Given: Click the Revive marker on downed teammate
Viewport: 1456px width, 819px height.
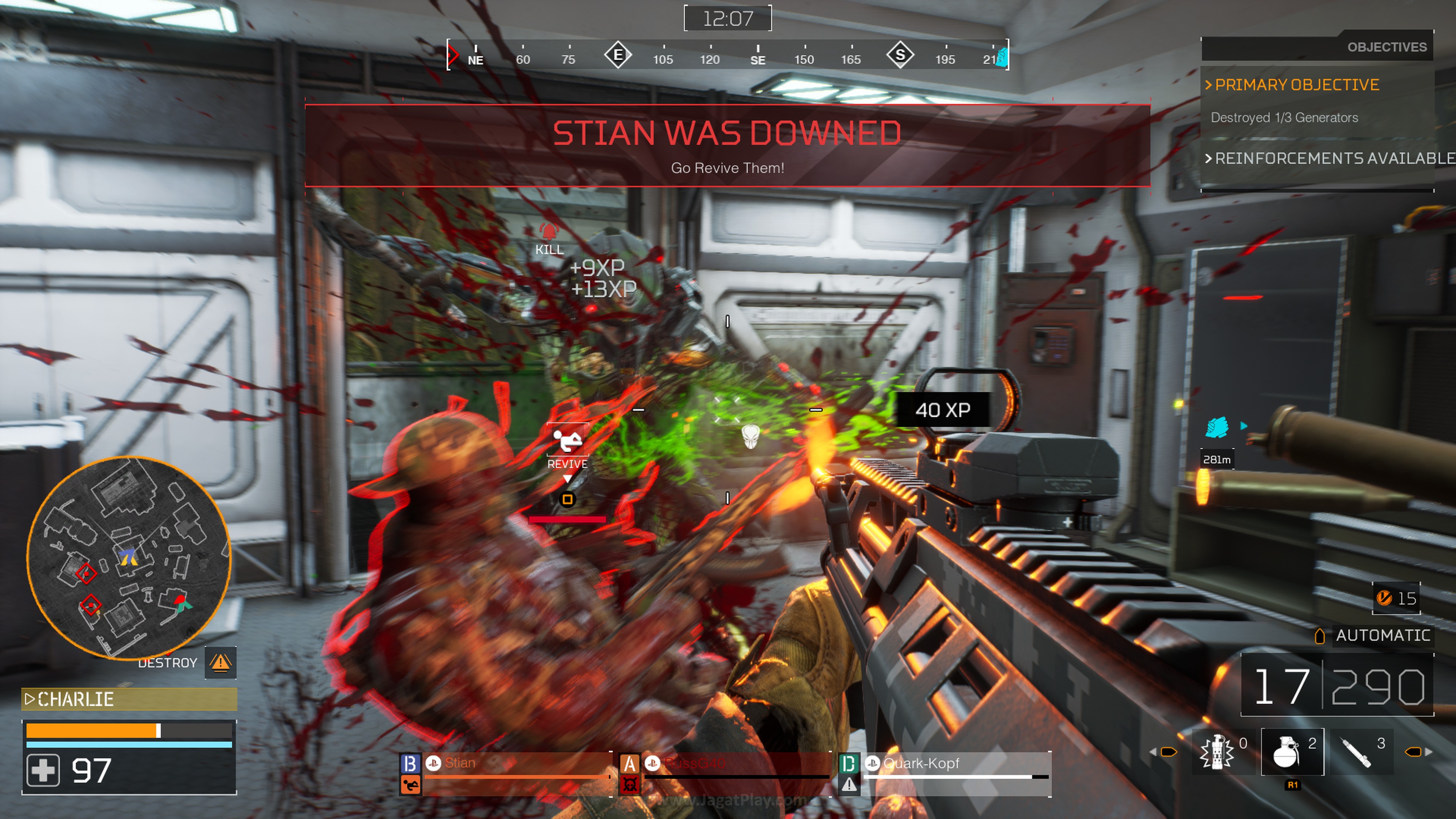Looking at the screenshot, I should click(x=568, y=447).
